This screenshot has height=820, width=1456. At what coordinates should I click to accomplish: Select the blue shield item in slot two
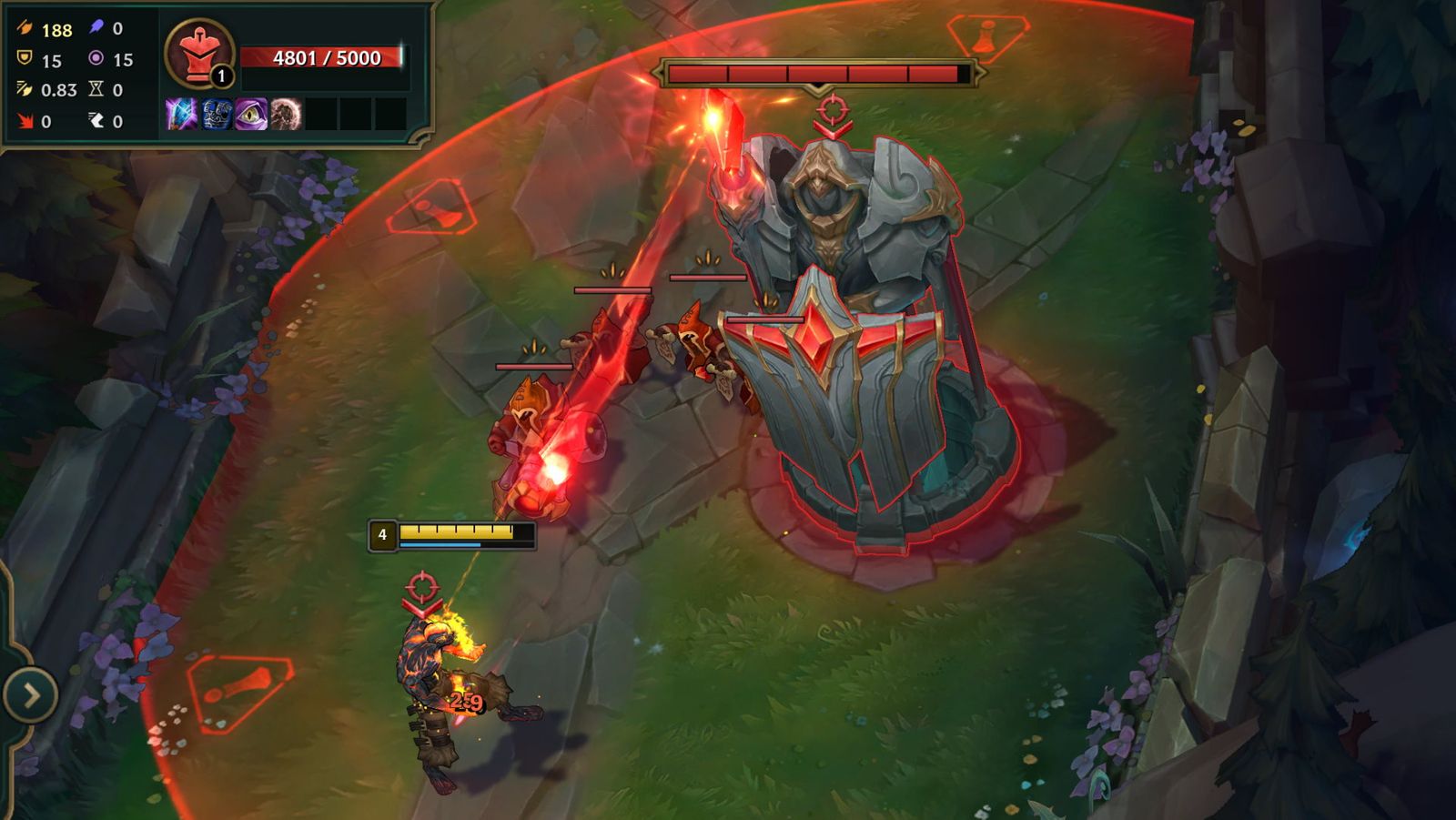point(216,114)
